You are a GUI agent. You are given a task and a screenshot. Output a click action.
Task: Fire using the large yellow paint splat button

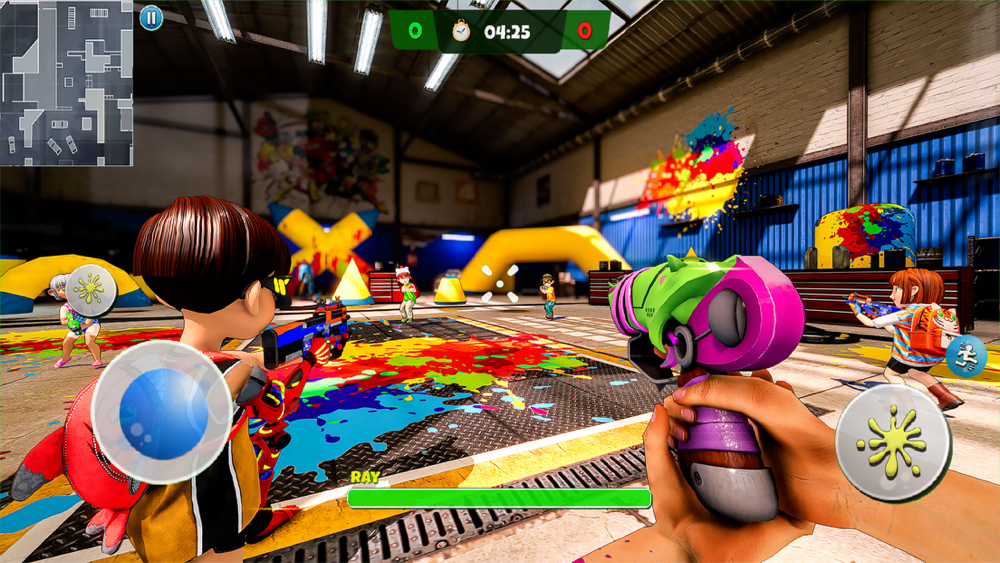pyautogui.click(x=892, y=442)
